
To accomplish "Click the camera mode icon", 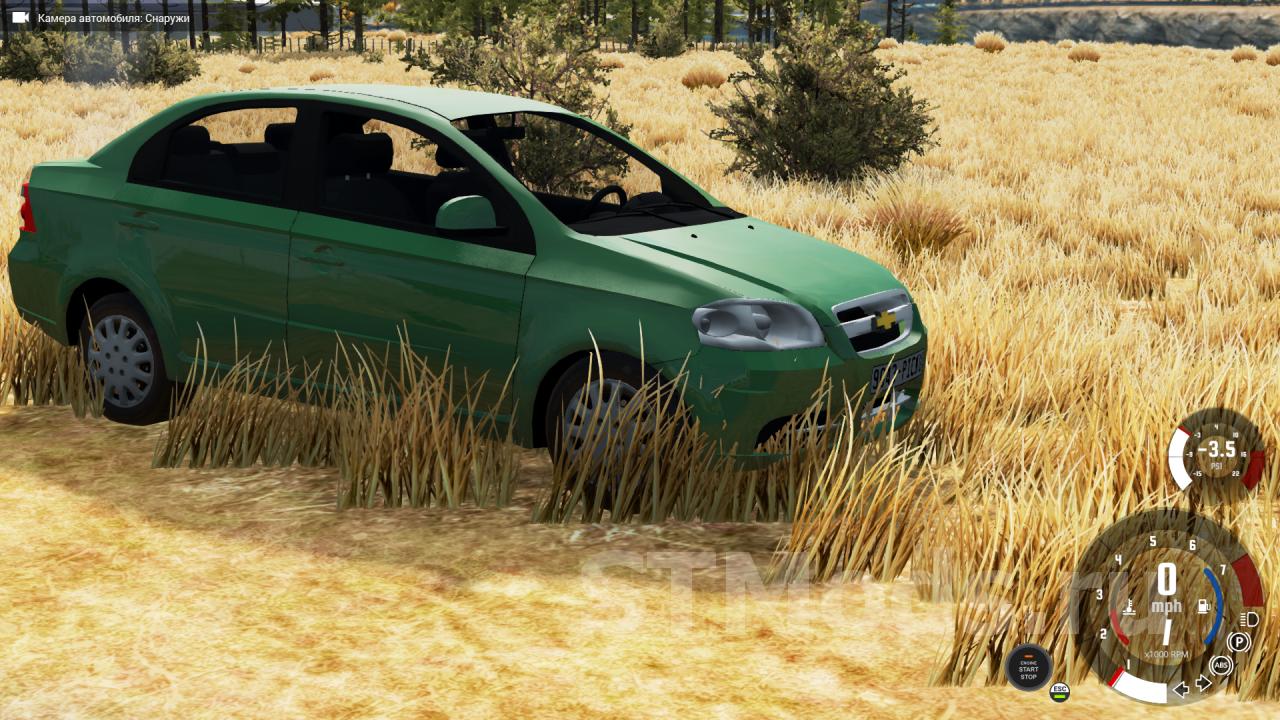I will tap(20, 18).
